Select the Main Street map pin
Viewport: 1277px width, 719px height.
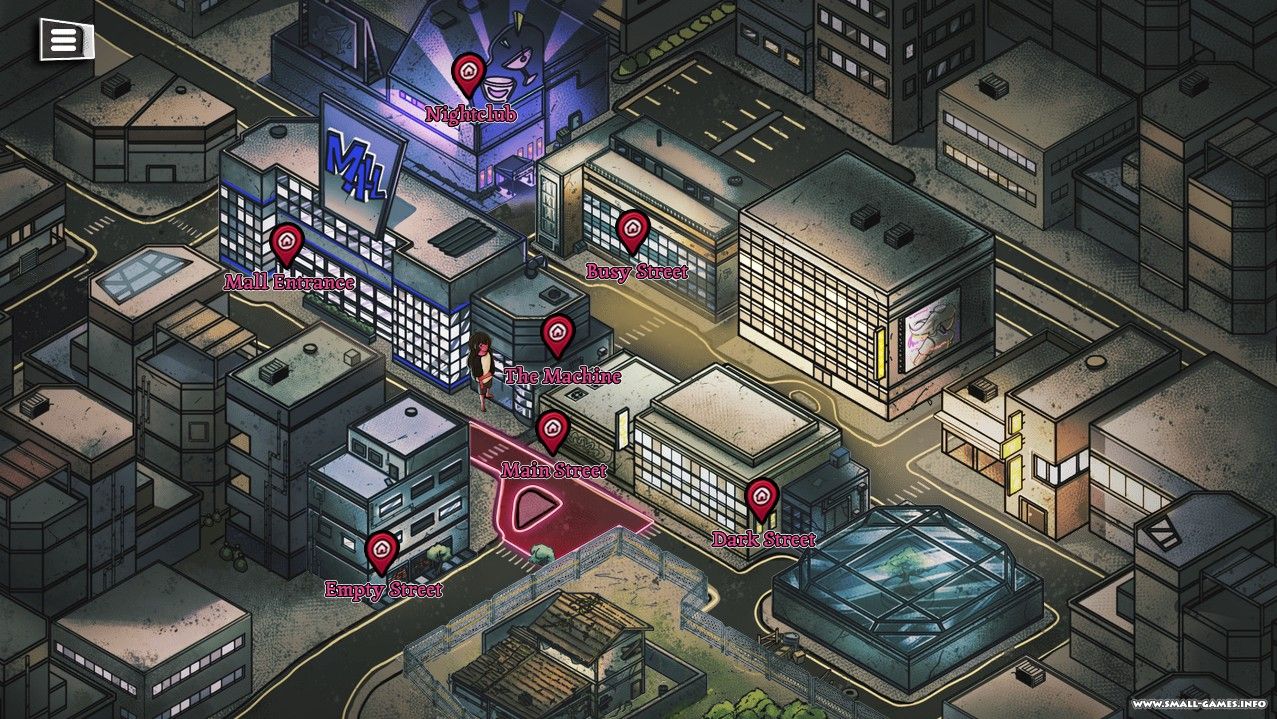[552, 430]
